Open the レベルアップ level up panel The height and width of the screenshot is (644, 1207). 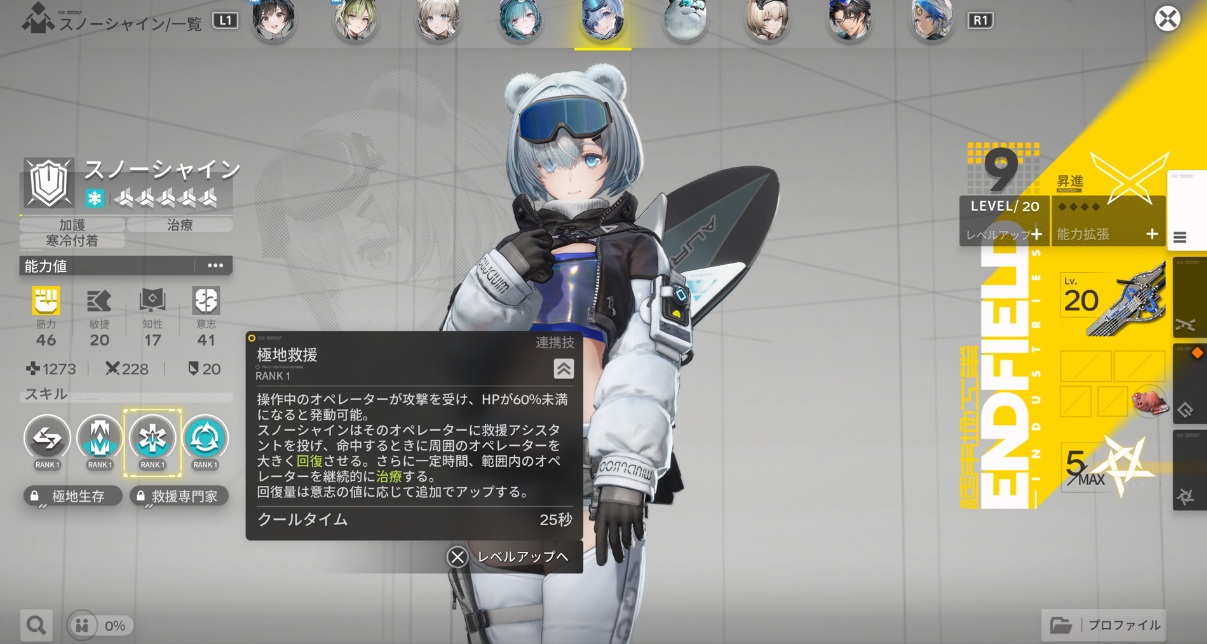point(1004,234)
